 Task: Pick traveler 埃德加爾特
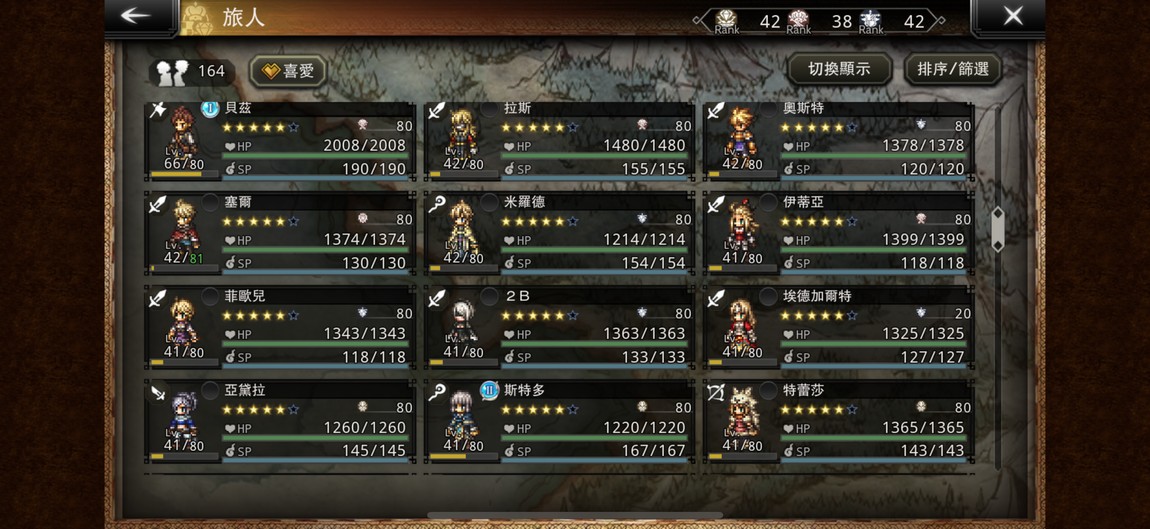click(838, 329)
